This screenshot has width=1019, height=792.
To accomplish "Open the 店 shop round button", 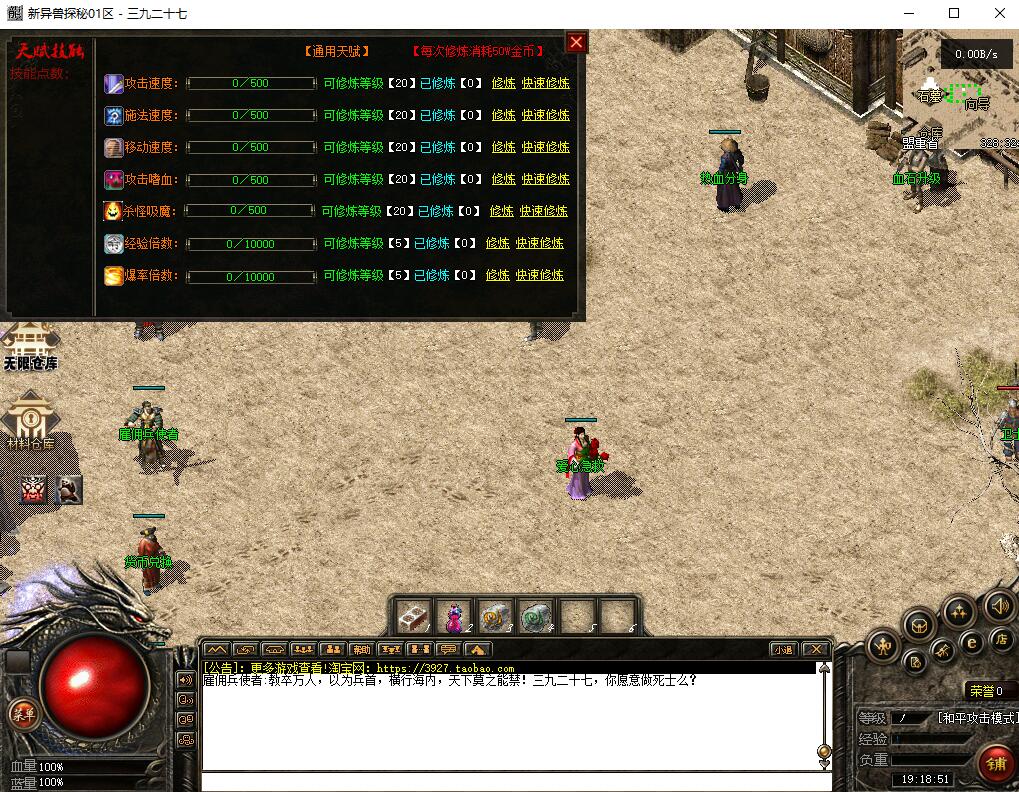I will pos(999,639).
